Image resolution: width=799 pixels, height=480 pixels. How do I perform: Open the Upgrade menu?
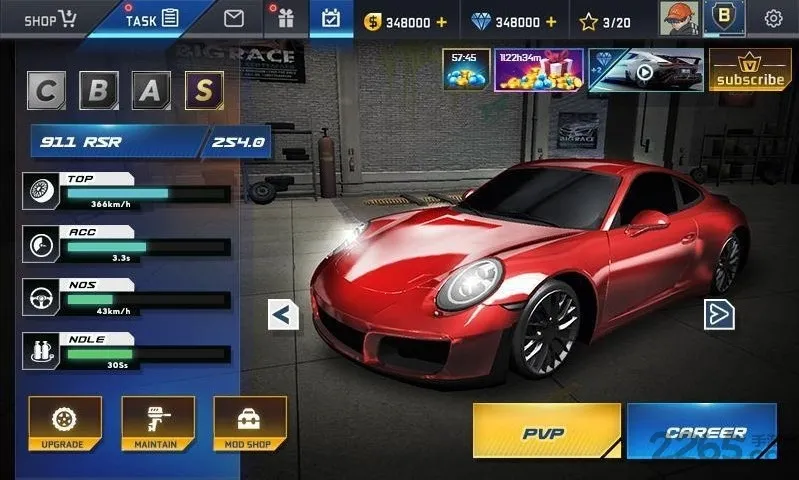(x=65, y=423)
